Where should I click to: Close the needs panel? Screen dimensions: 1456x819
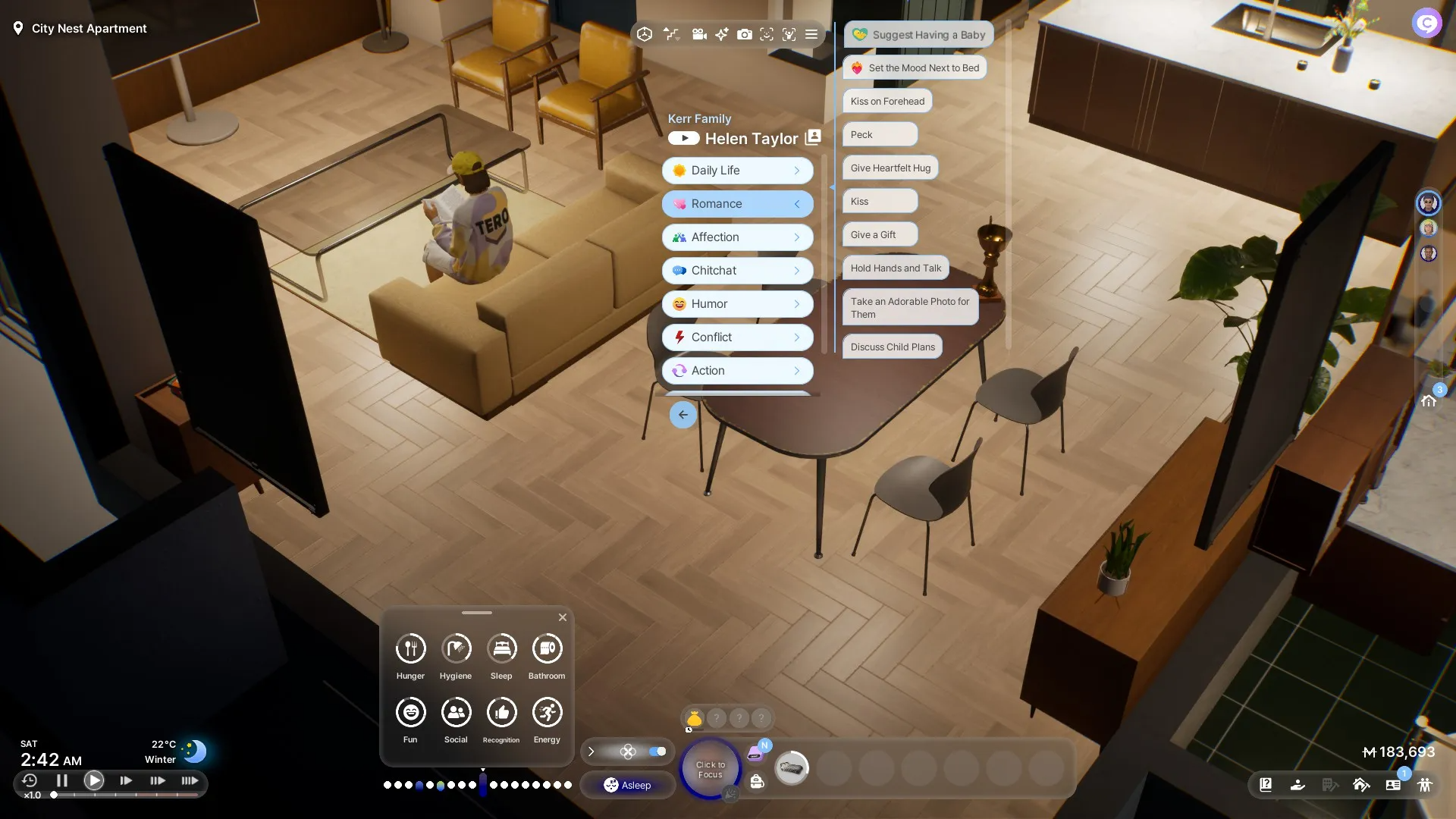[563, 617]
